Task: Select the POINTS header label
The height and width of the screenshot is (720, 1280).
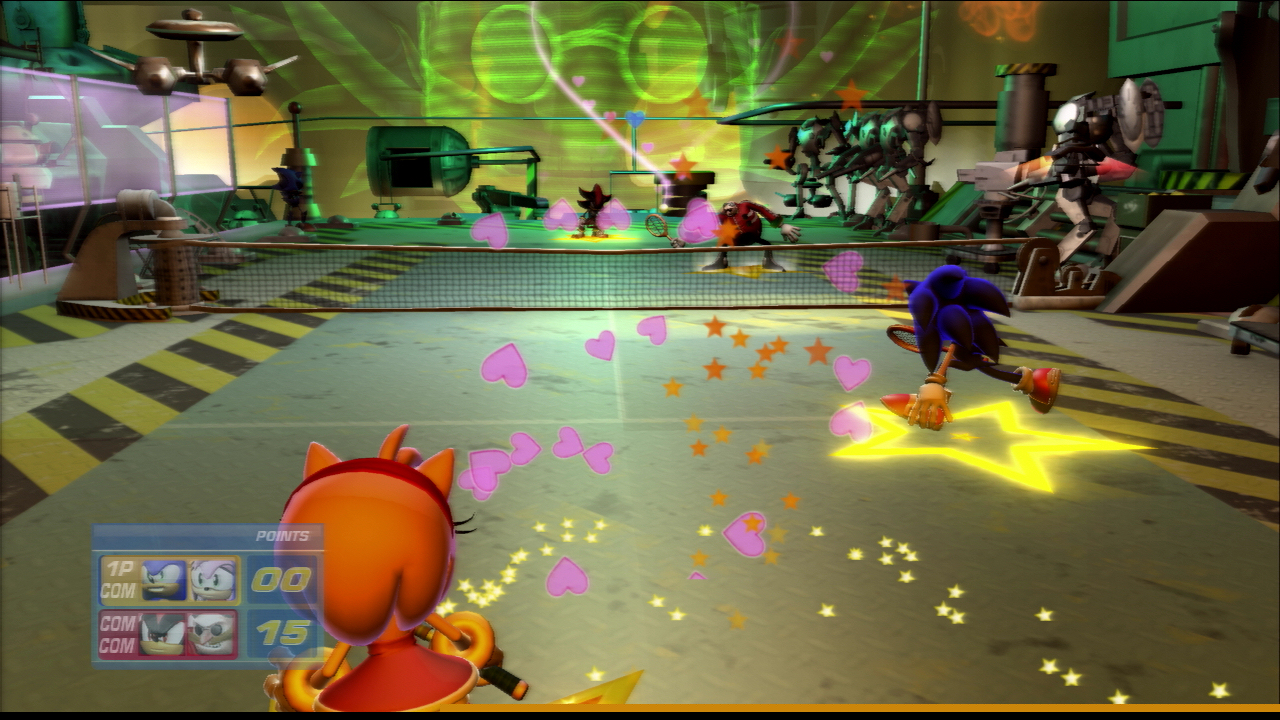Action: (280, 535)
